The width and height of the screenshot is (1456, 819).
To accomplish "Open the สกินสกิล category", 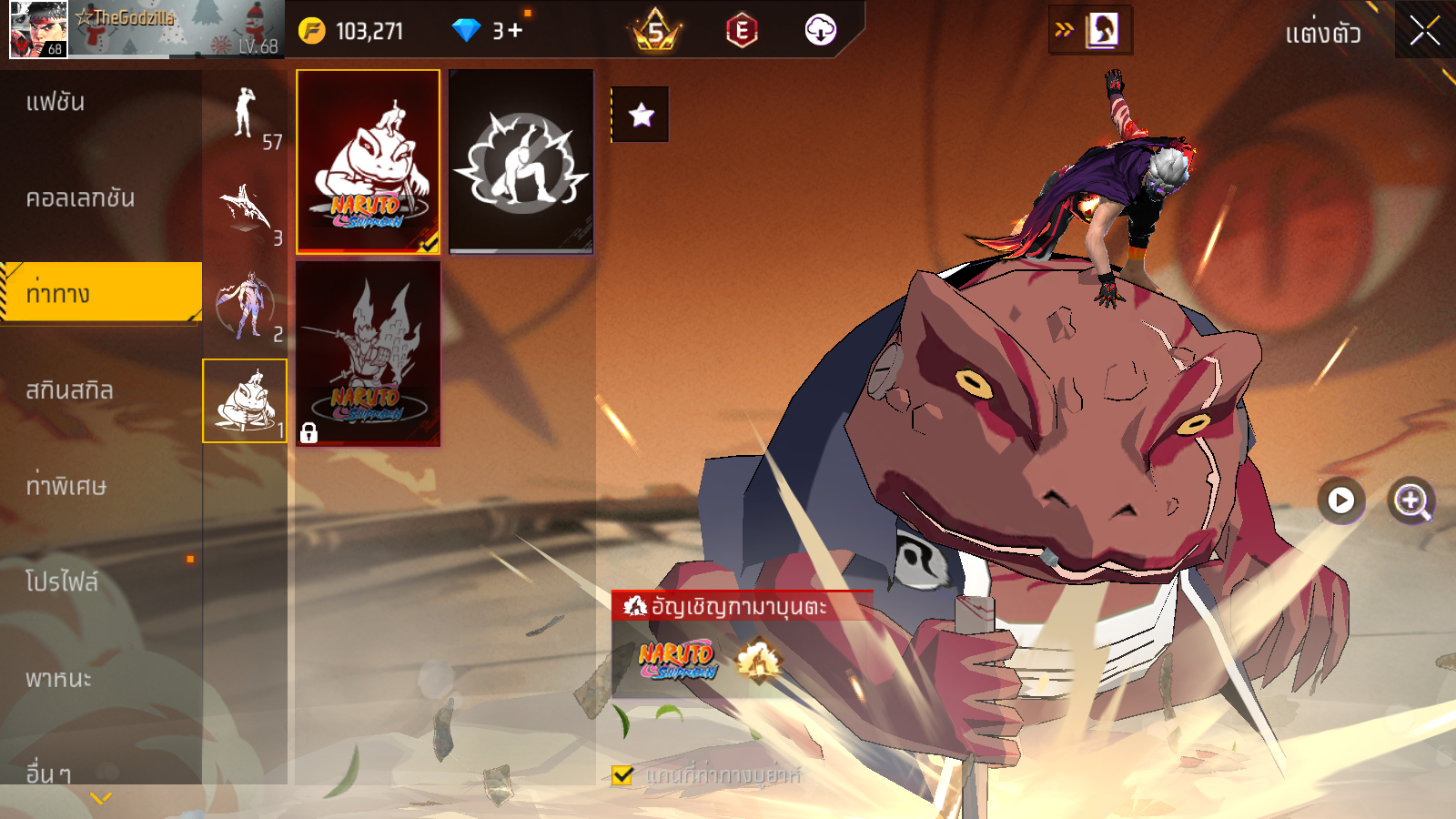I will click(100, 390).
